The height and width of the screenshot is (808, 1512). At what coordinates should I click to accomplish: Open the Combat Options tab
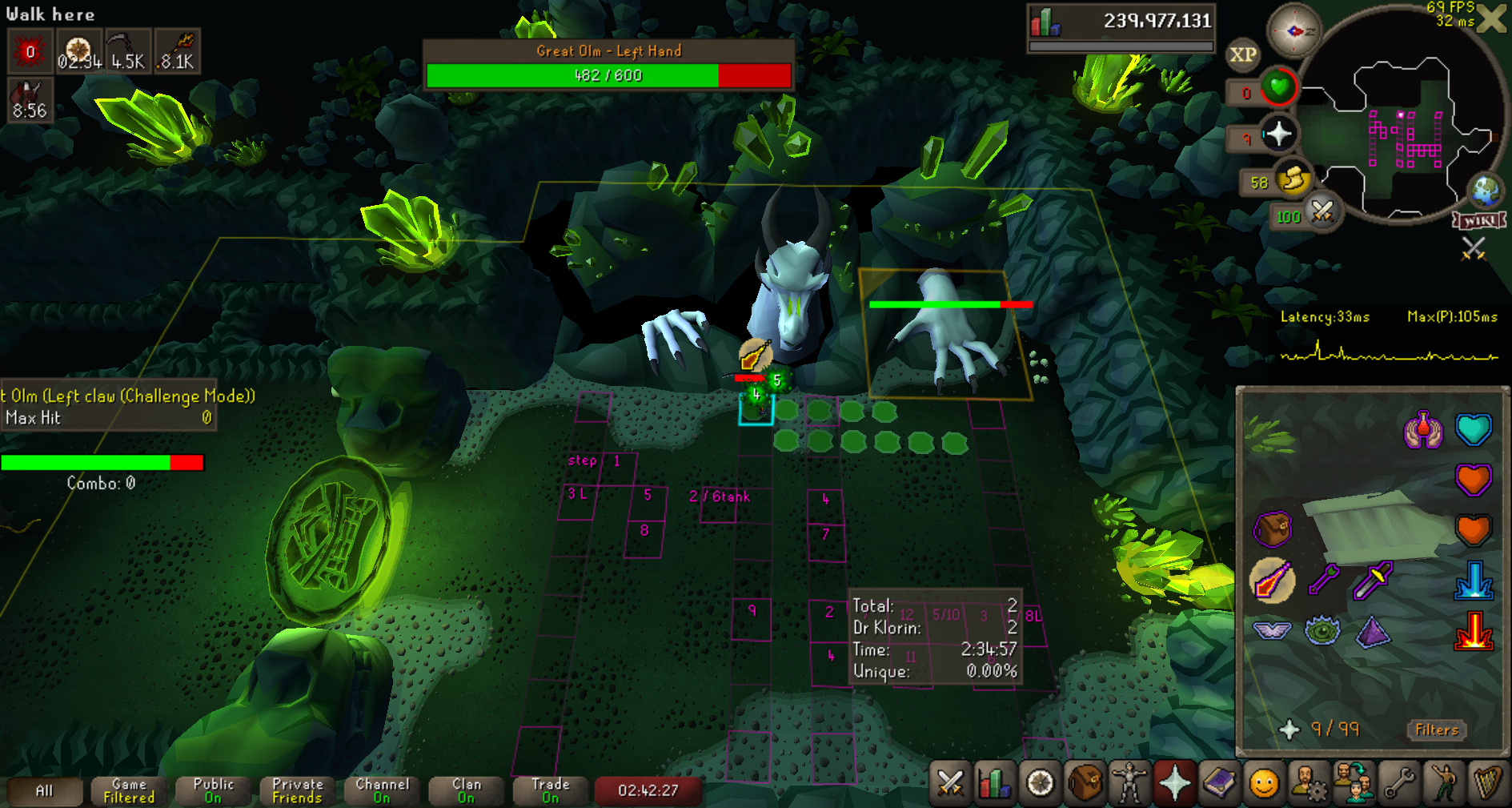pyautogui.click(x=950, y=783)
